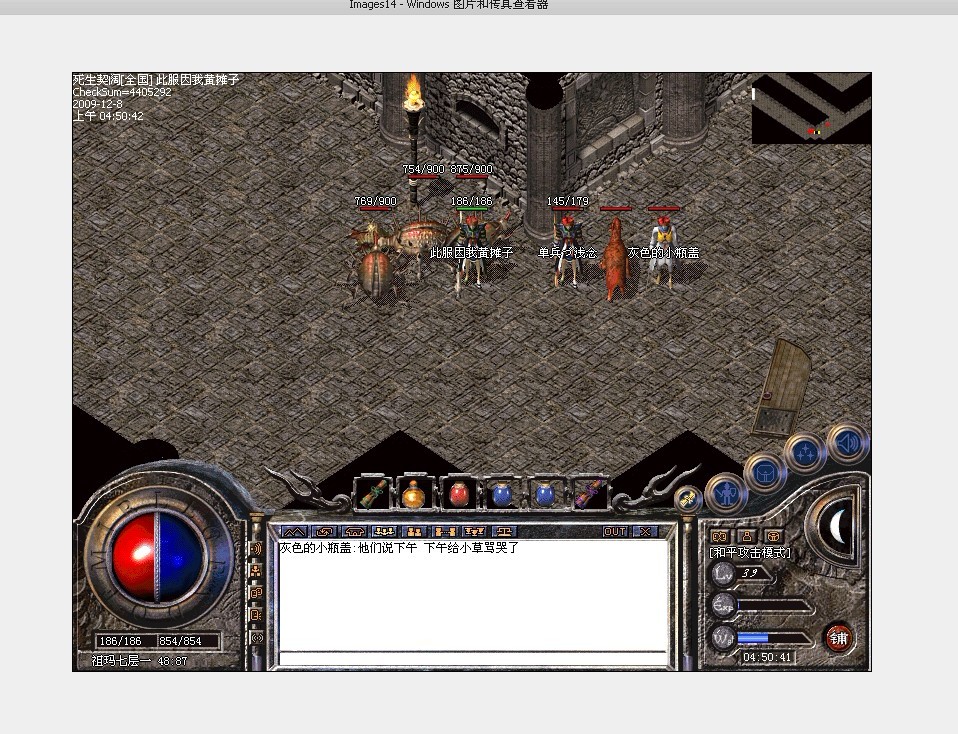
Task: Click the OUT button above the chat
Action: click(615, 531)
